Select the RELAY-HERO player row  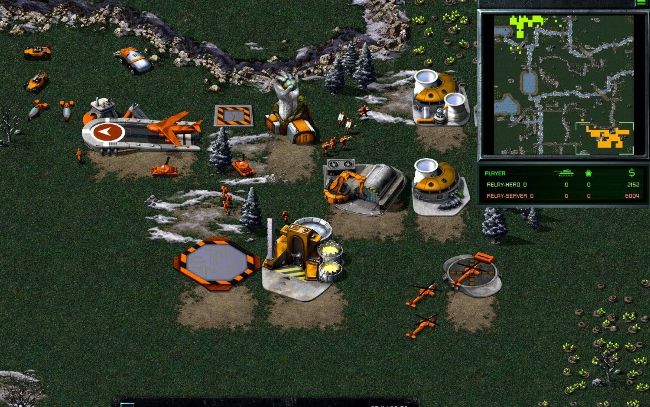tap(560, 184)
